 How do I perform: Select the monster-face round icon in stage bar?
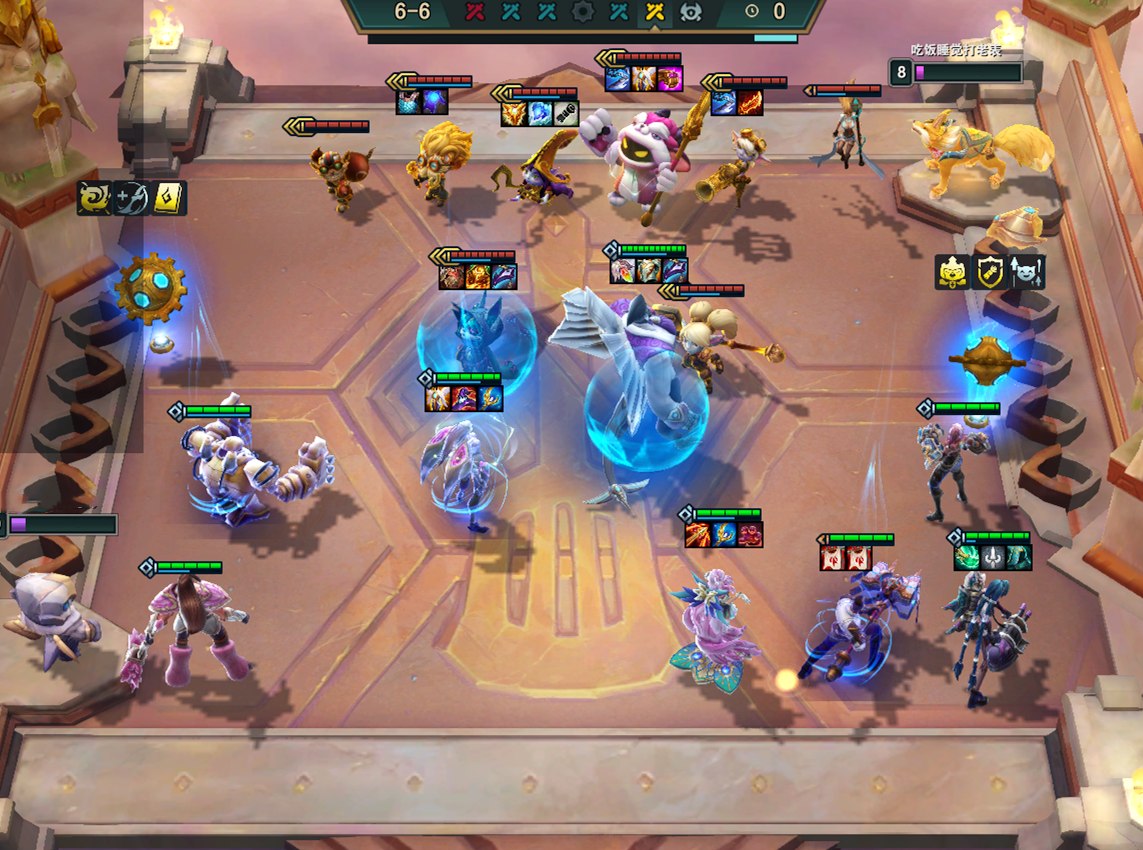tap(690, 13)
